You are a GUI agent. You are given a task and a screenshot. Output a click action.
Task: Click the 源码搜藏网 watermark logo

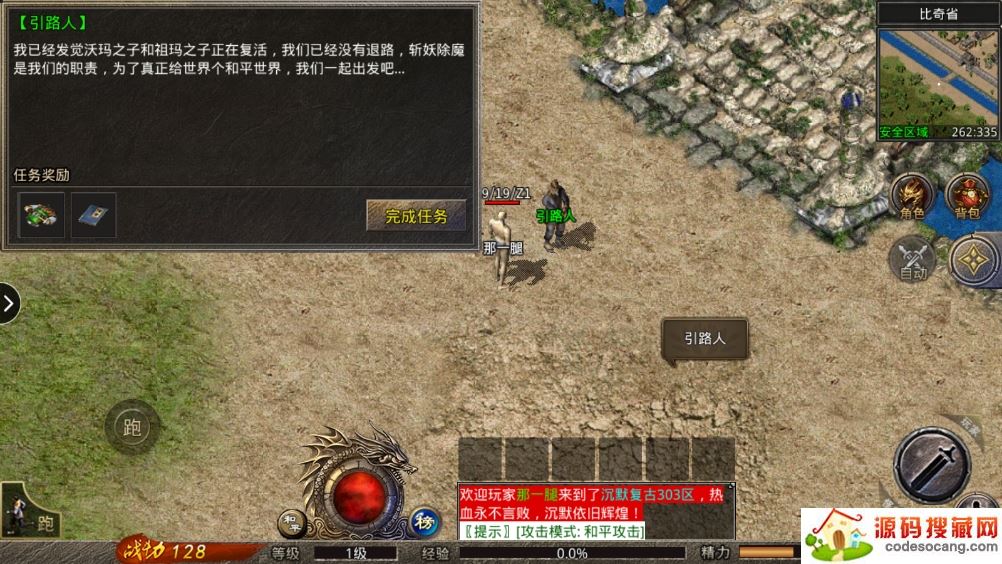901,536
